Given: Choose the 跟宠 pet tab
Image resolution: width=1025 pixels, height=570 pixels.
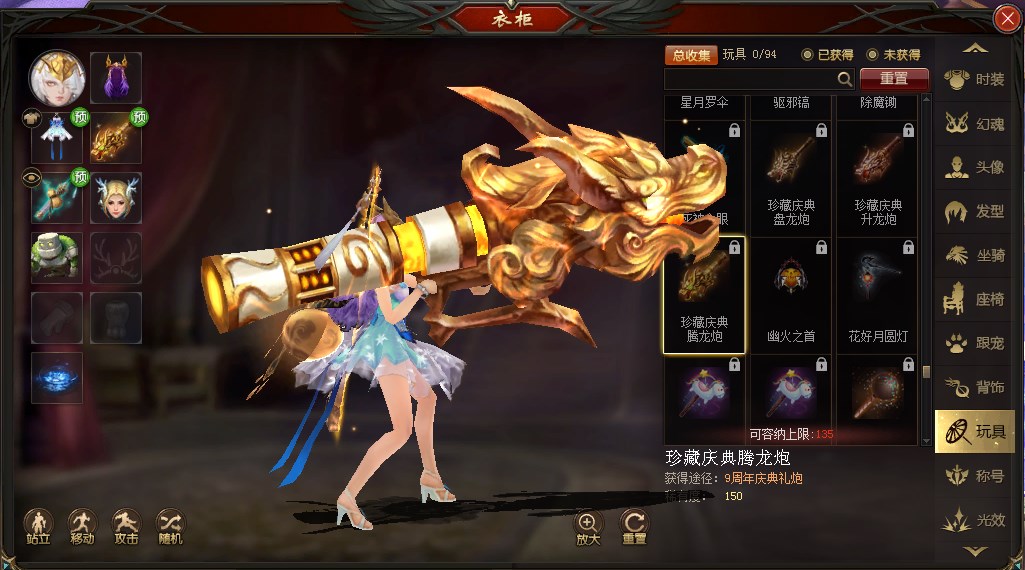Looking at the screenshot, I should tap(974, 343).
